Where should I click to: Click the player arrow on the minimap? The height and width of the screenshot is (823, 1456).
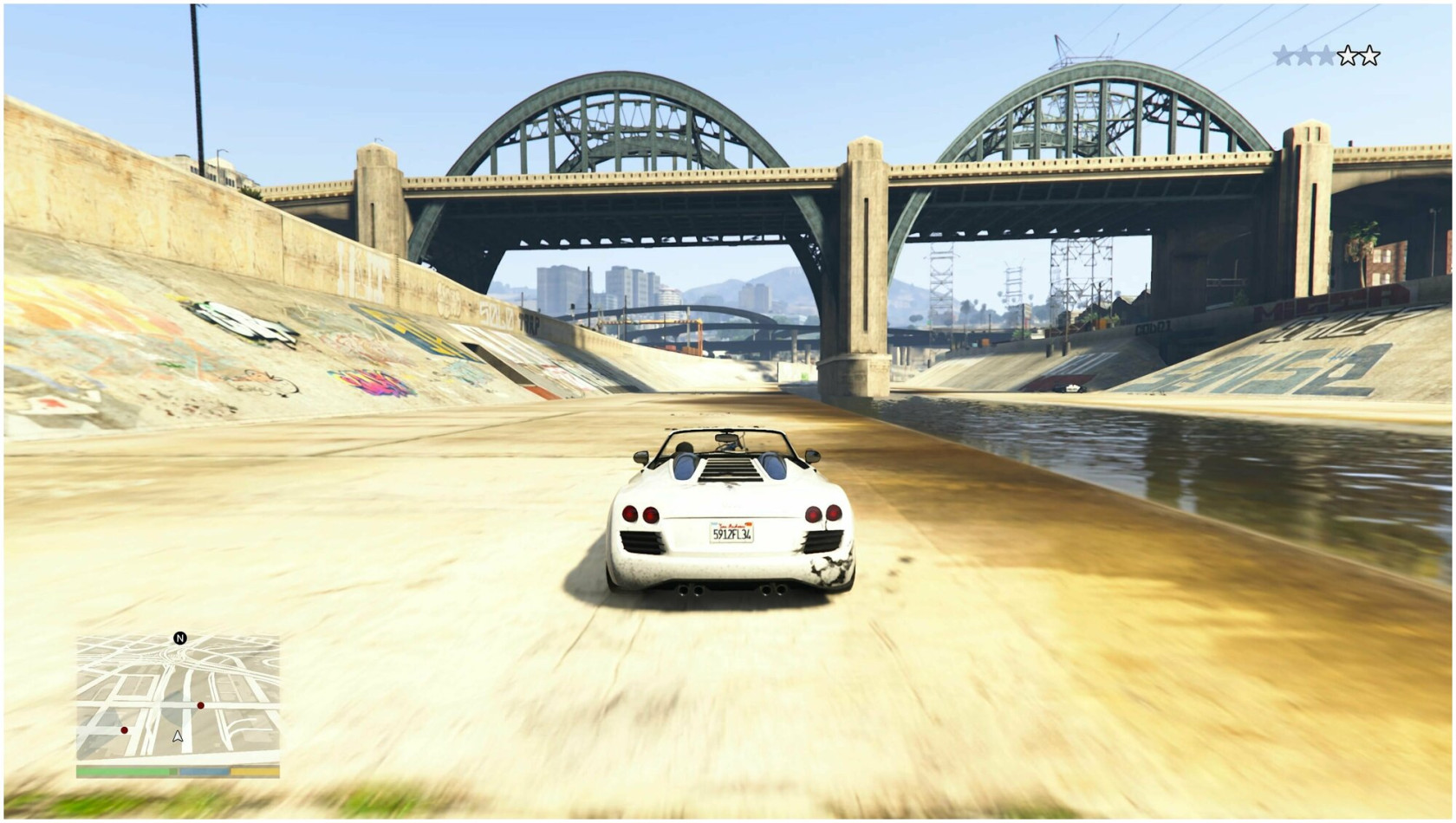coord(178,736)
